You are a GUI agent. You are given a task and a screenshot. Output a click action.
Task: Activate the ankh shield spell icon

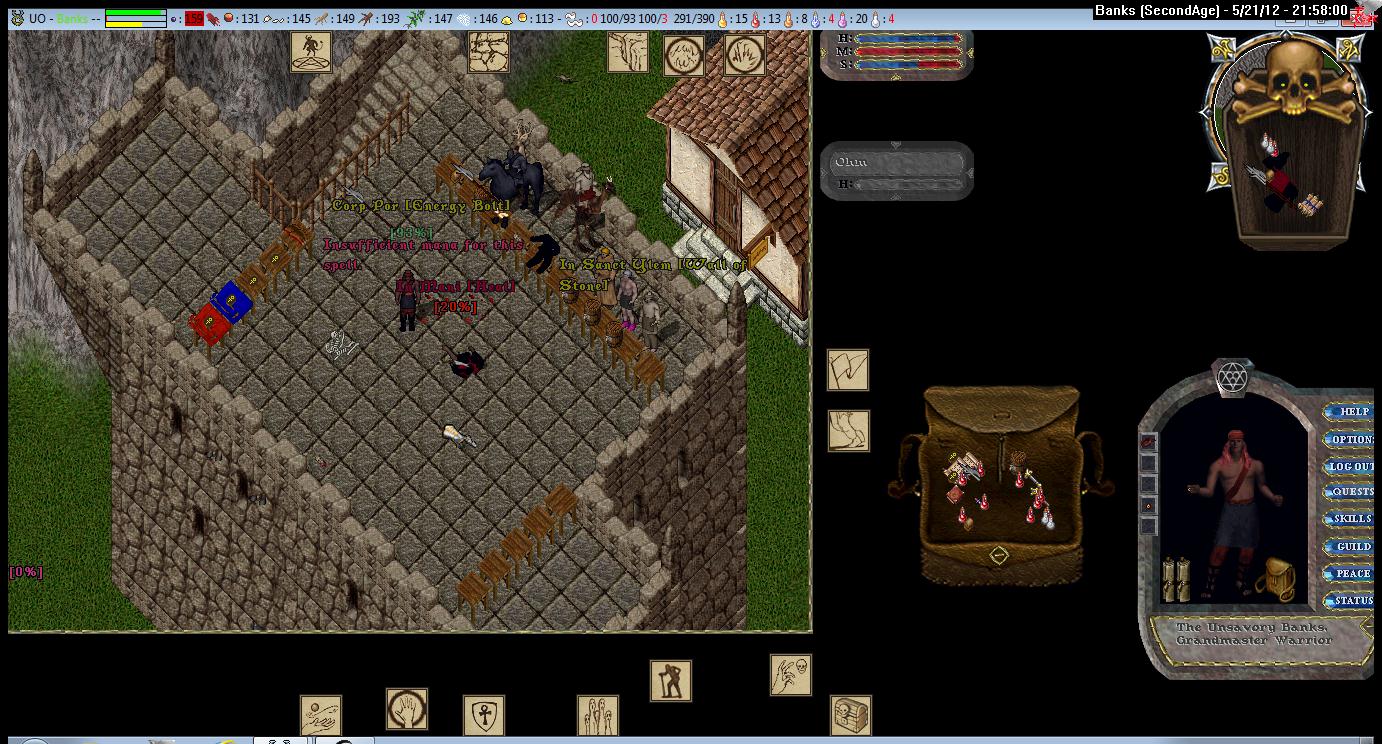[x=483, y=716]
